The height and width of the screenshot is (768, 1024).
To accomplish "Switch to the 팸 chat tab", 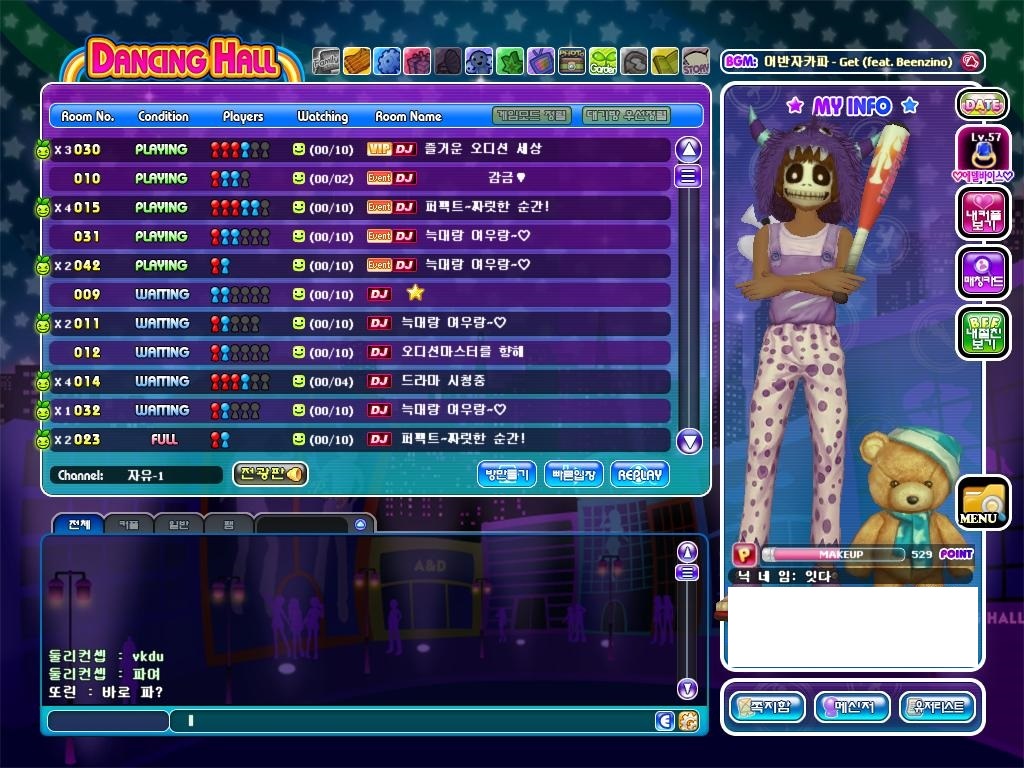I will [x=228, y=524].
